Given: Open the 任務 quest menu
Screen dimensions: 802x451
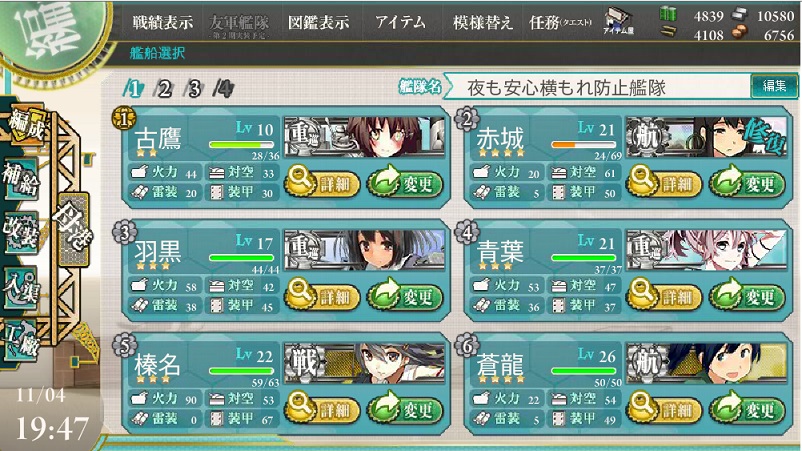Looking at the screenshot, I should pos(558,22).
